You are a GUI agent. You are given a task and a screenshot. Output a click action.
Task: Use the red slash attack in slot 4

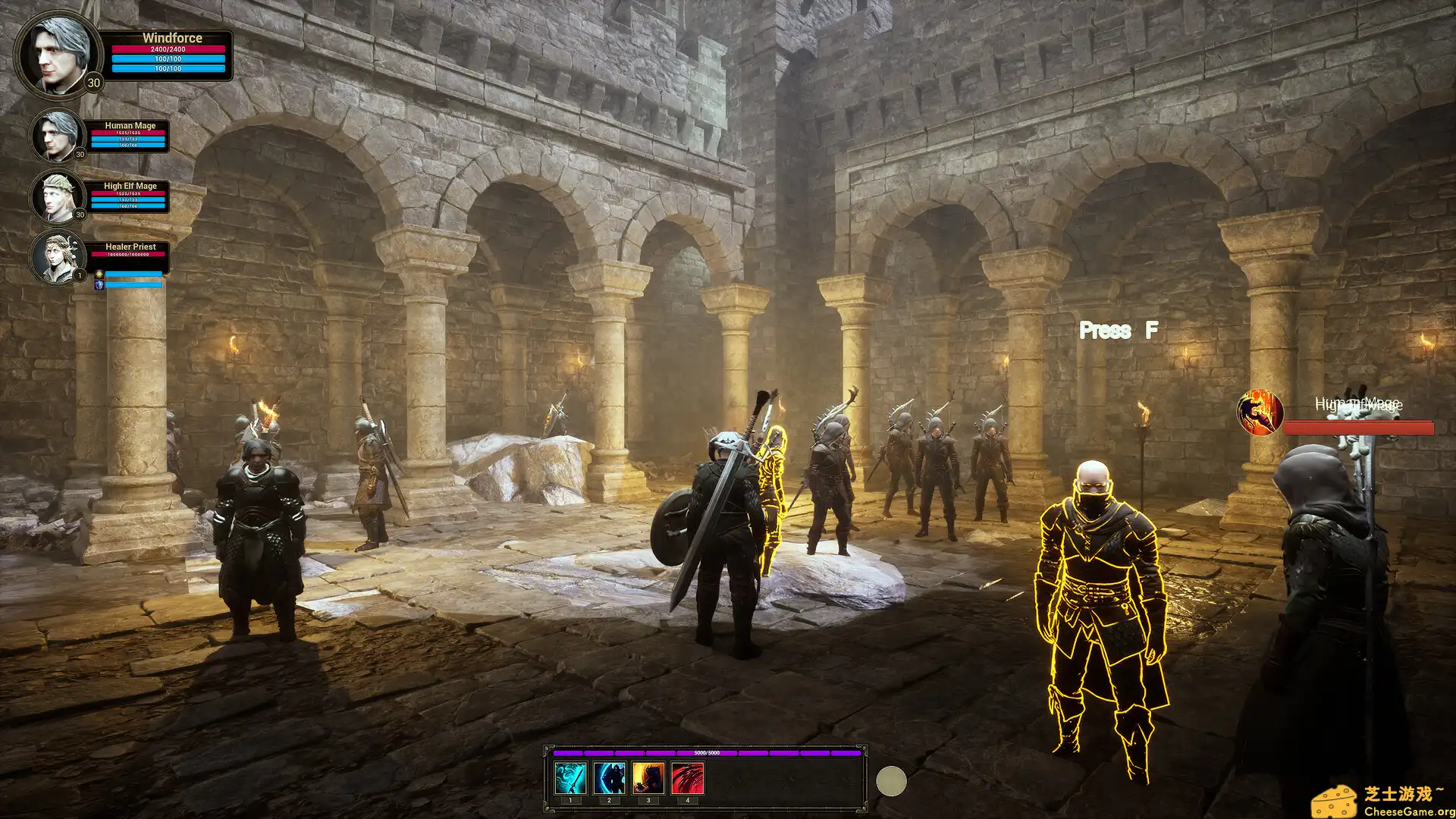pyautogui.click(x=686, y=777)
